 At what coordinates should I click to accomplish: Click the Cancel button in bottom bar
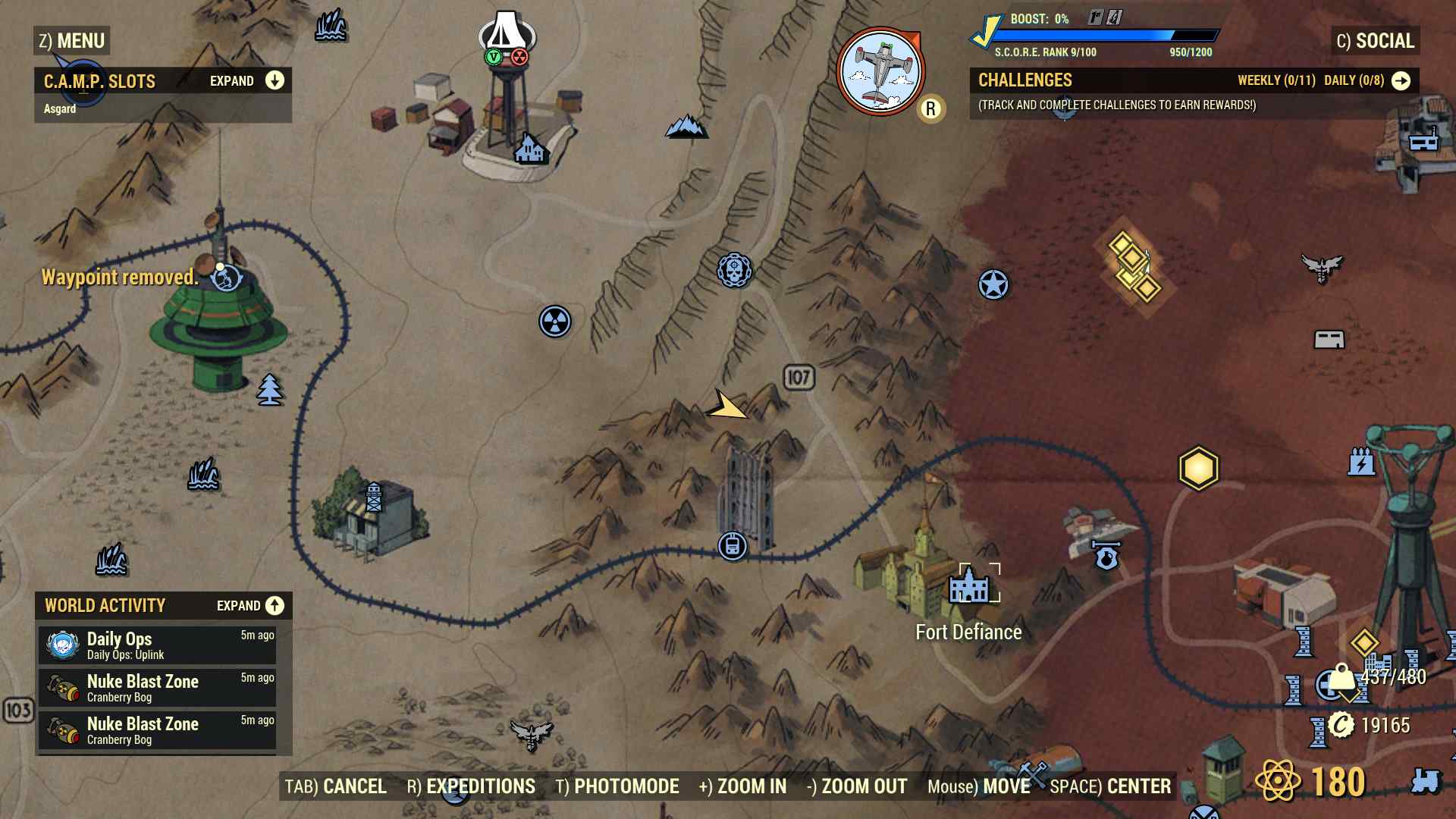point(336,786)
